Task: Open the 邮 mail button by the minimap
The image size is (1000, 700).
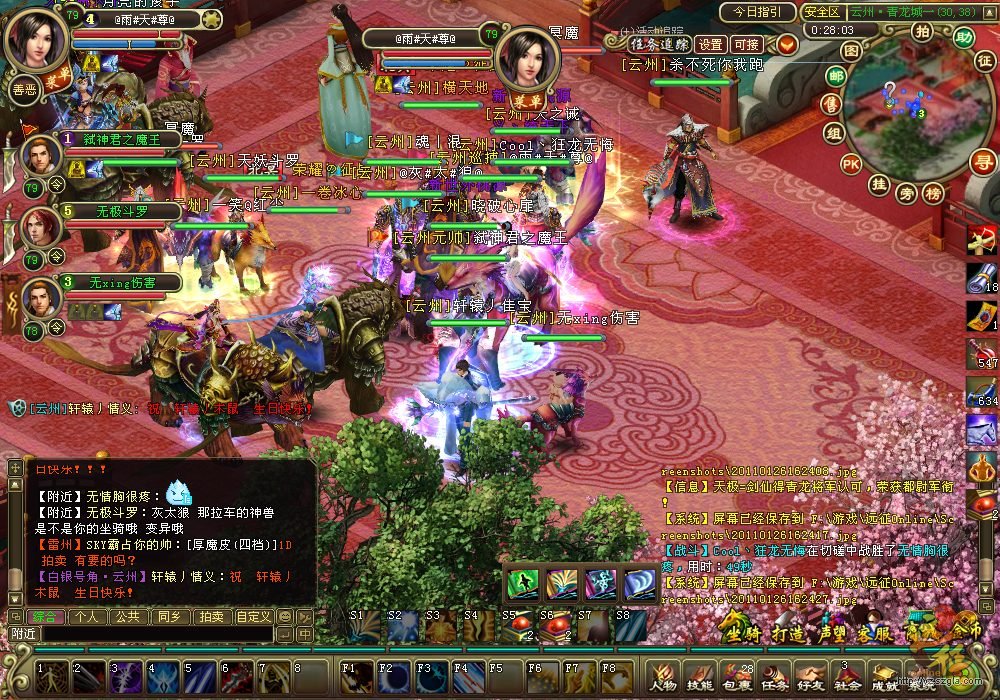Action: (x=837, y=76)
